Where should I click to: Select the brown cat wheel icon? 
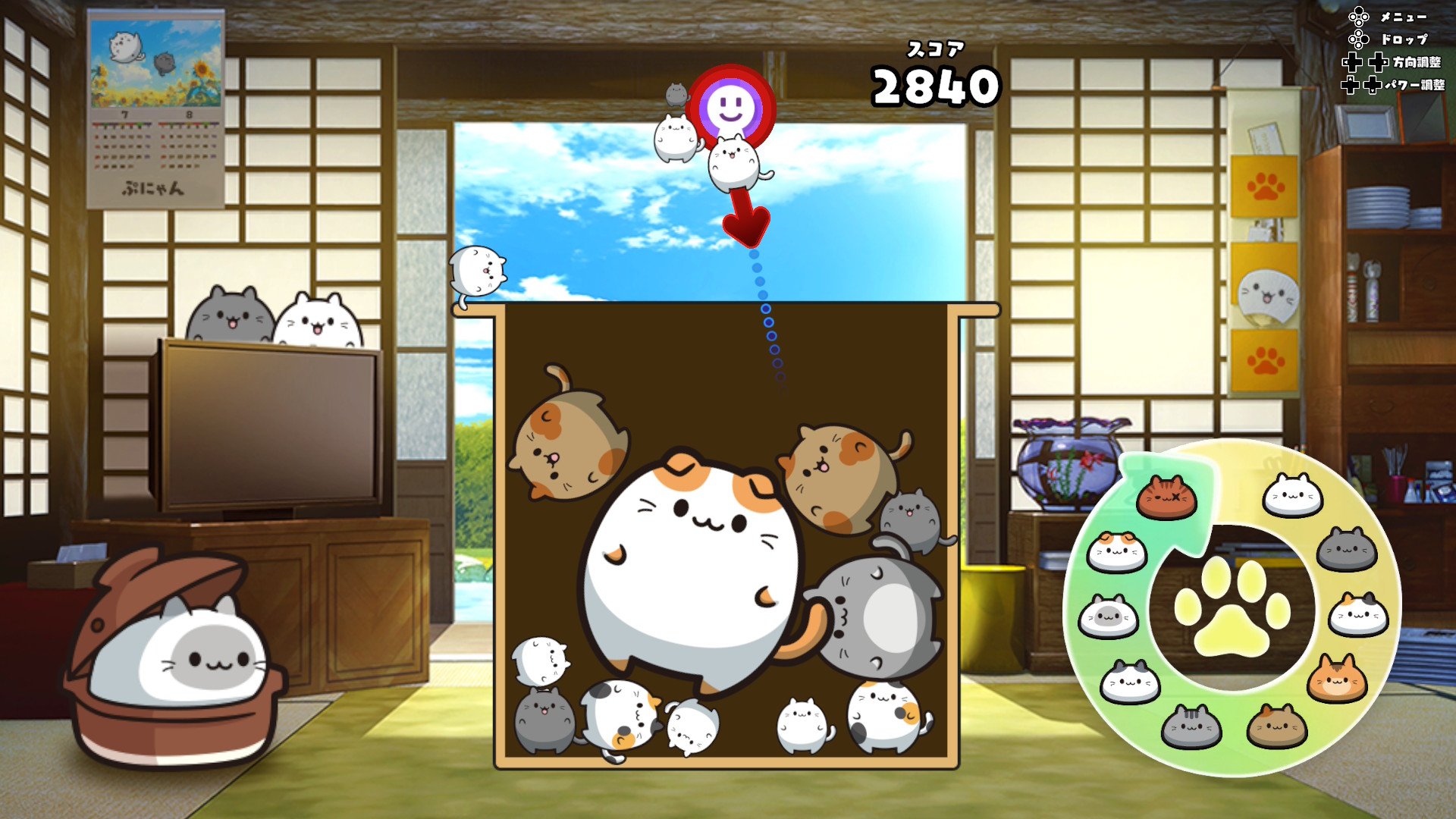pos(1277,726)
